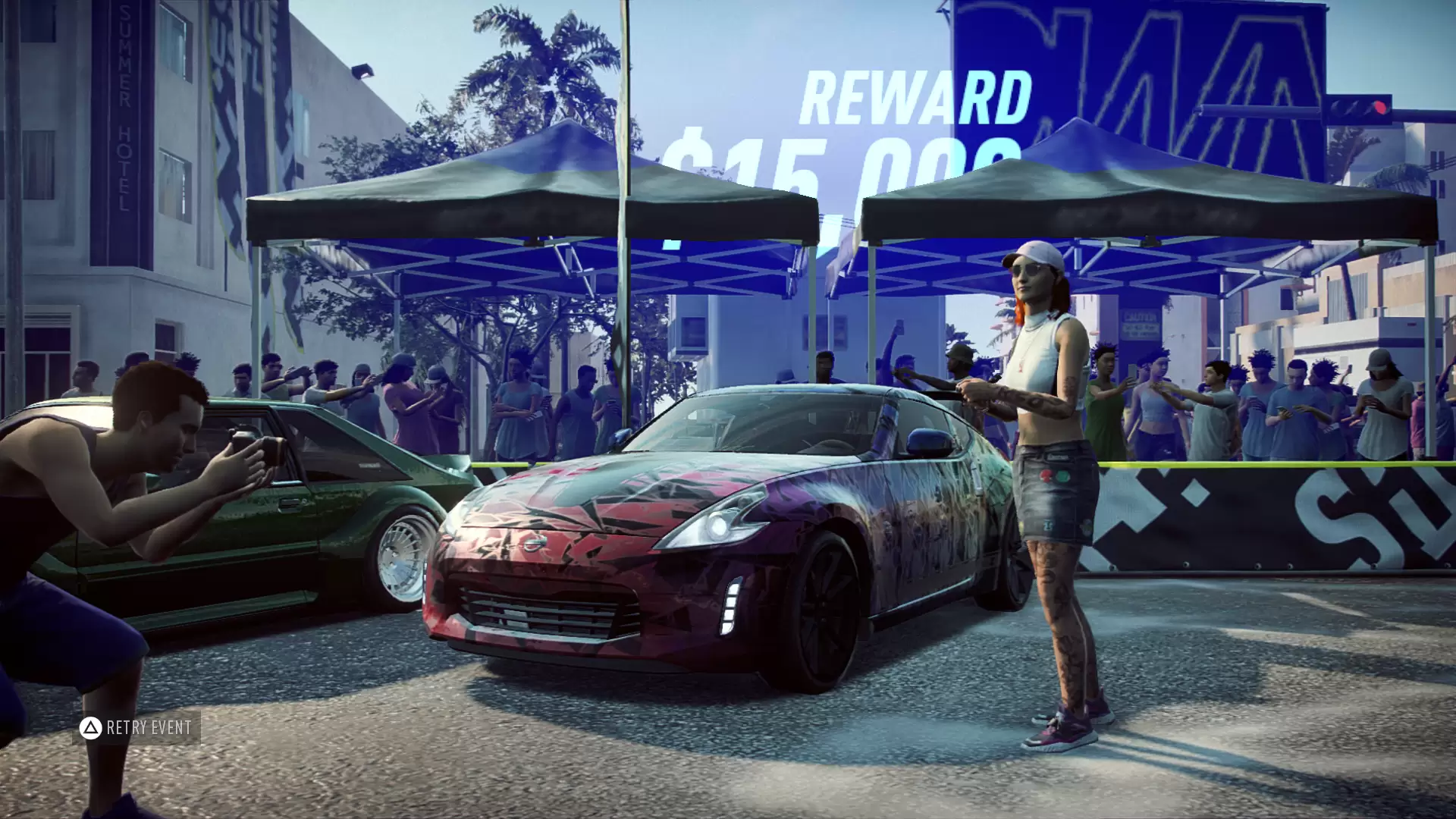Select the Retry Event button

click(136, 728)
